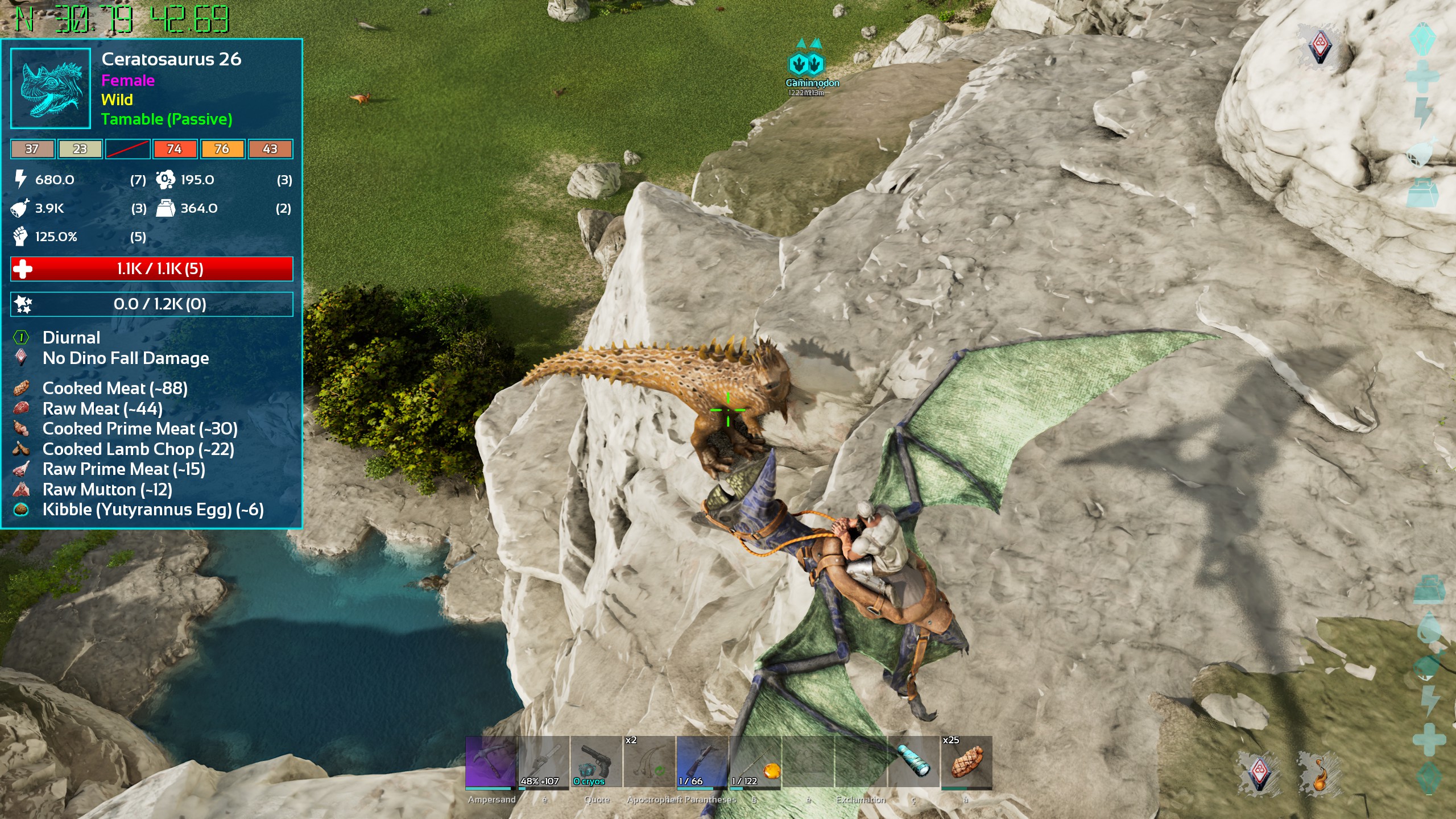The image size is (1456, 819).
Task: Pick the orange color swatch numbered 76
Action: click(x=222, y=149)
